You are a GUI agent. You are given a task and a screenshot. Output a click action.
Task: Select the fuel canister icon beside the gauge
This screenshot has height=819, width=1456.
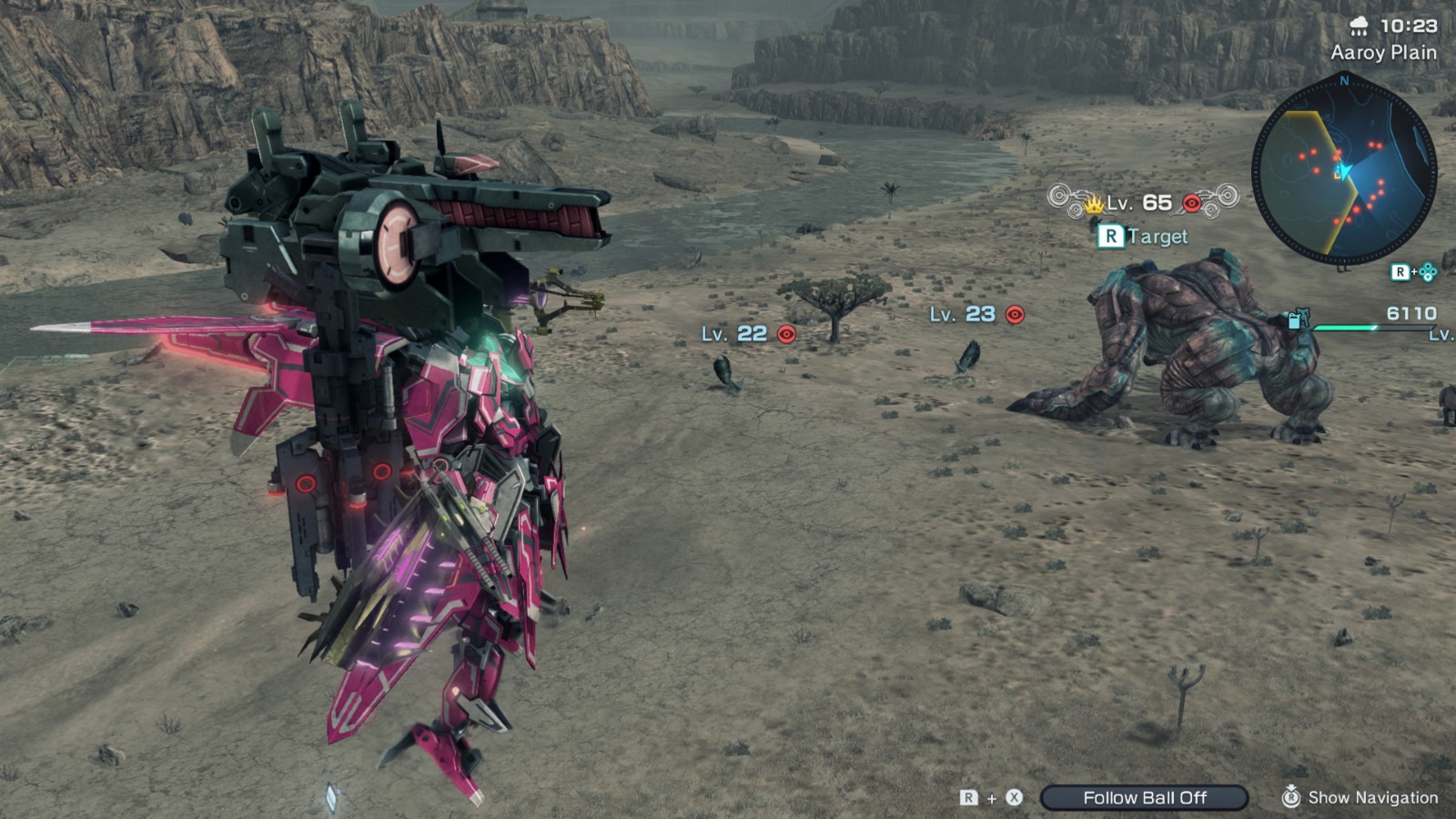(1293, 320)
